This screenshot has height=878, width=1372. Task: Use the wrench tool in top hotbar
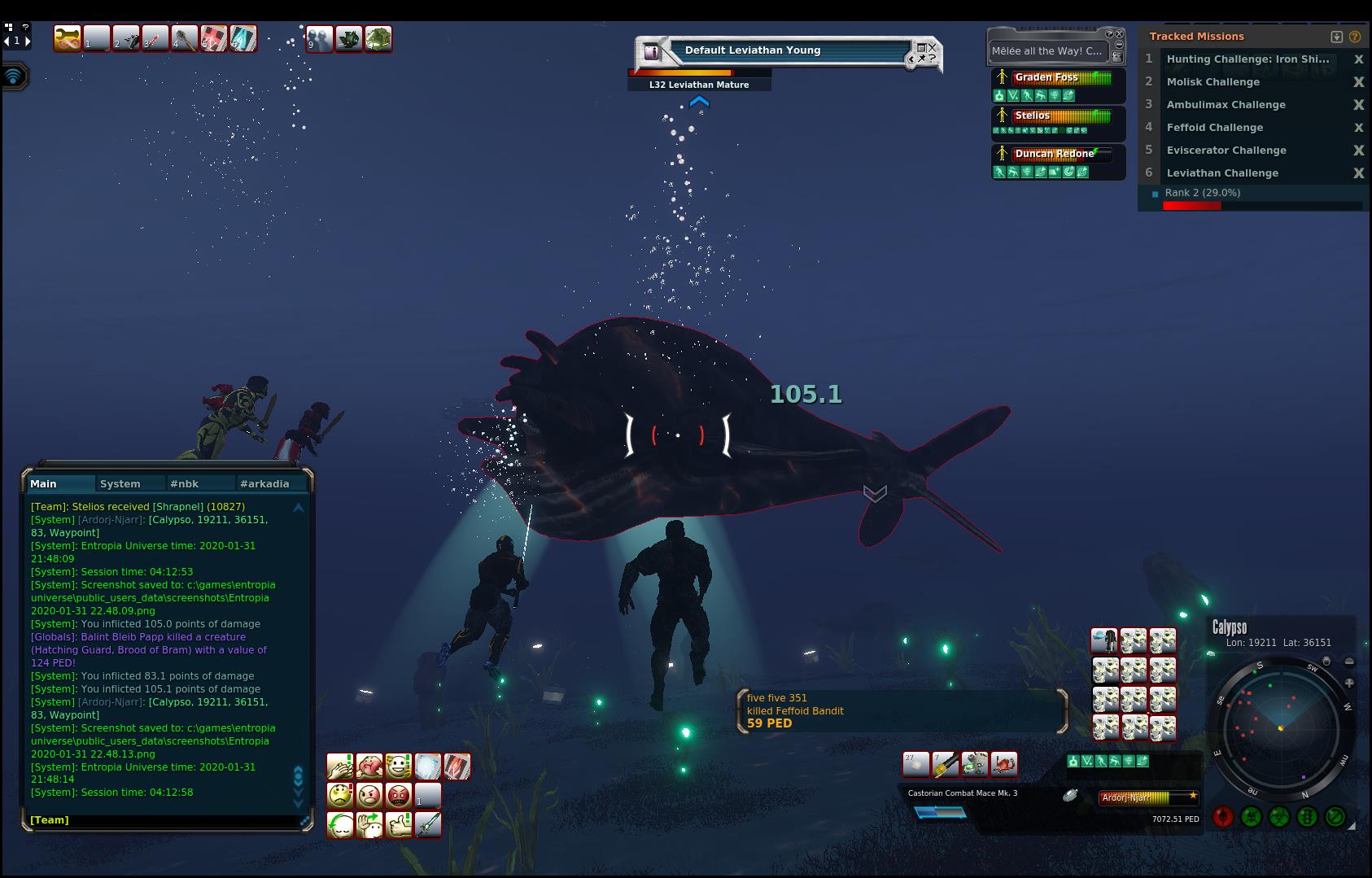(68, 38)
